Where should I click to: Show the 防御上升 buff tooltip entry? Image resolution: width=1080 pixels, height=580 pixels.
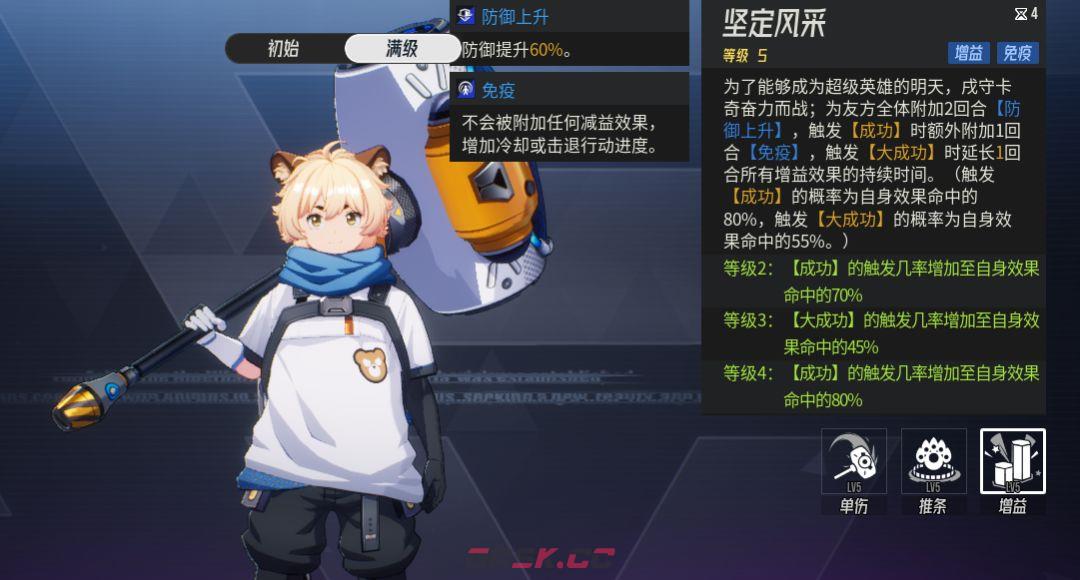[514, 17]
